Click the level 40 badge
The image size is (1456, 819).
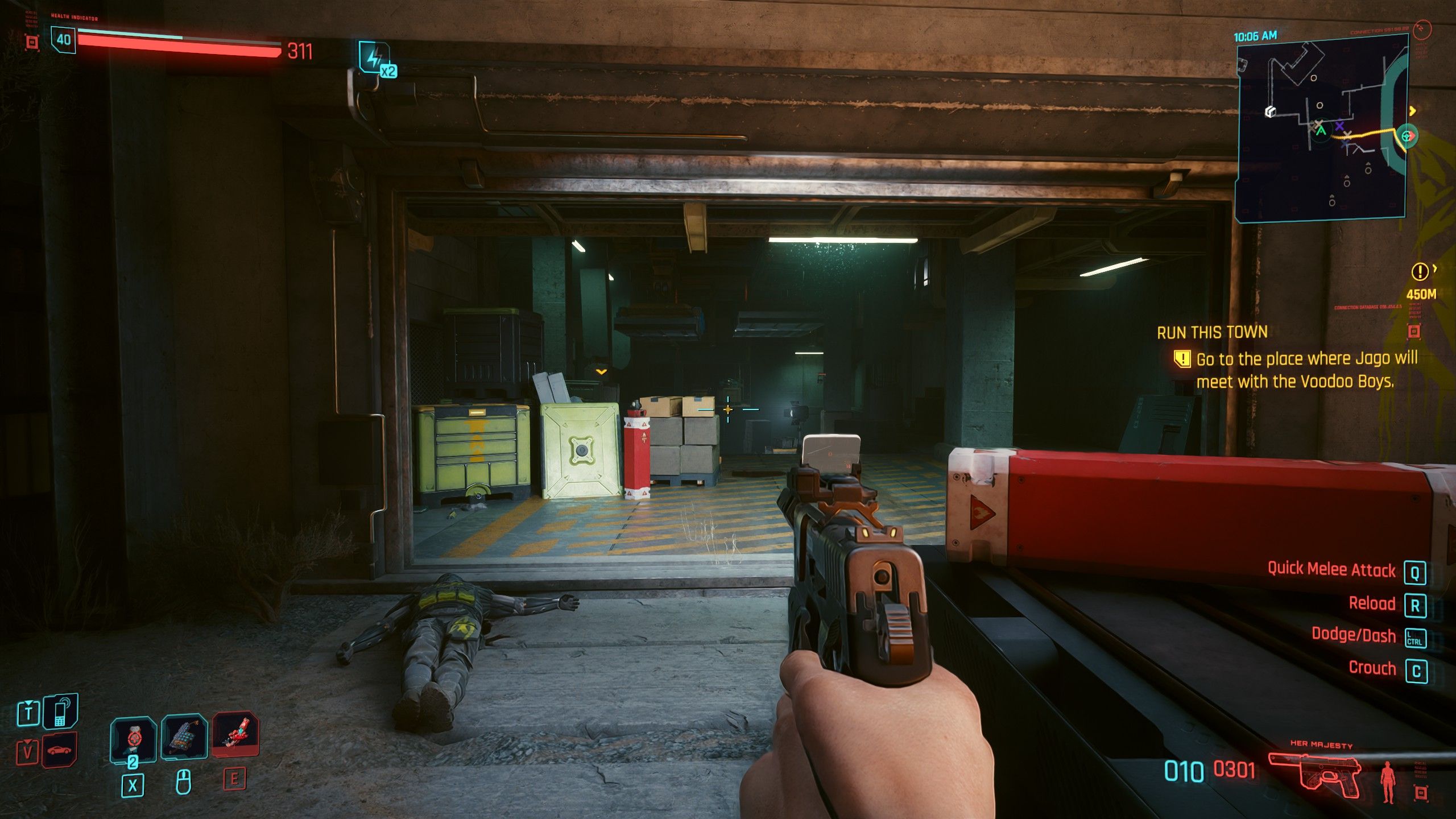63,40
